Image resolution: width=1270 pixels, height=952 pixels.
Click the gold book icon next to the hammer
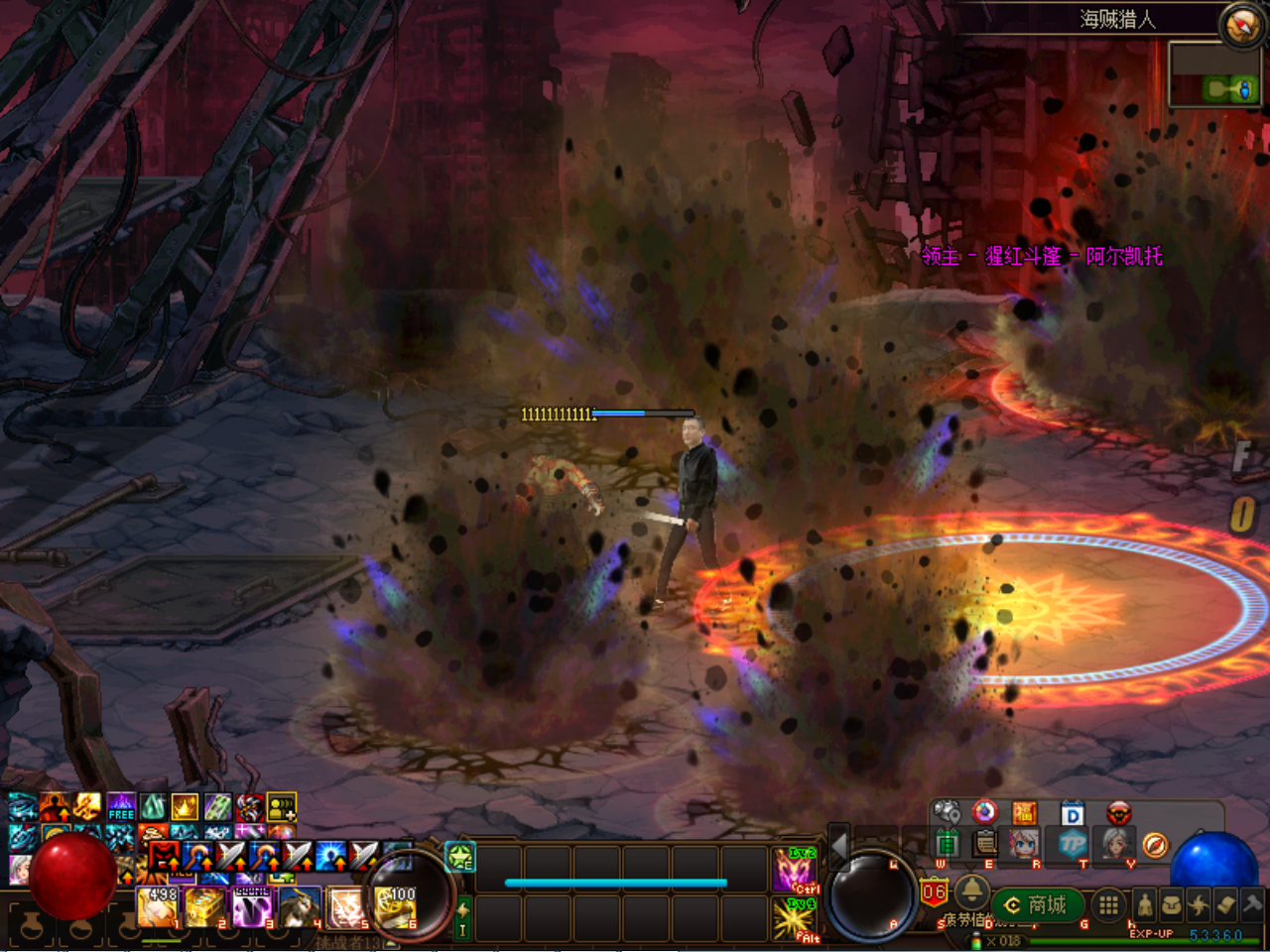tap(1223, 905)
